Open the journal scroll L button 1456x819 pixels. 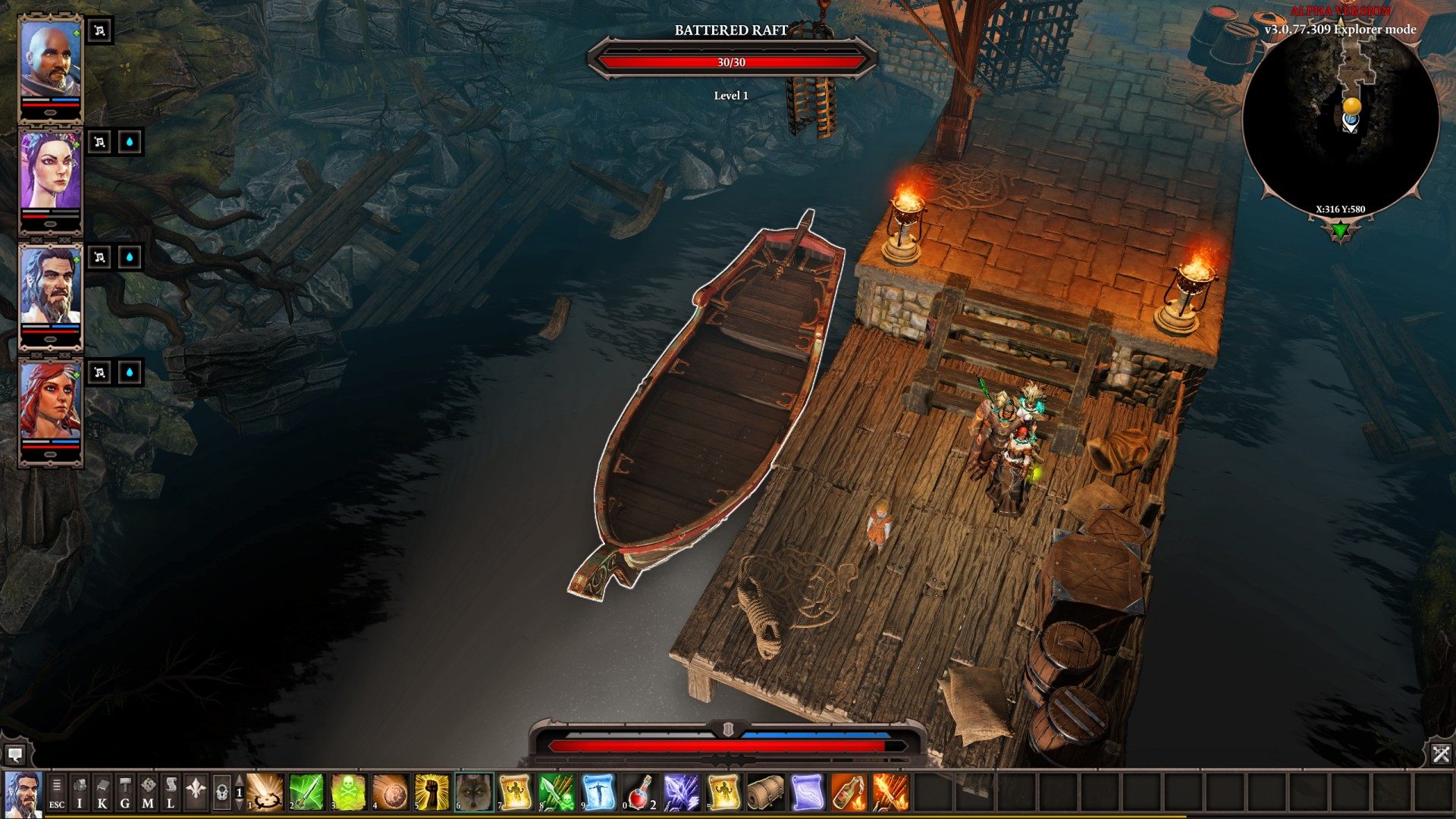click(x=171, y=793)
